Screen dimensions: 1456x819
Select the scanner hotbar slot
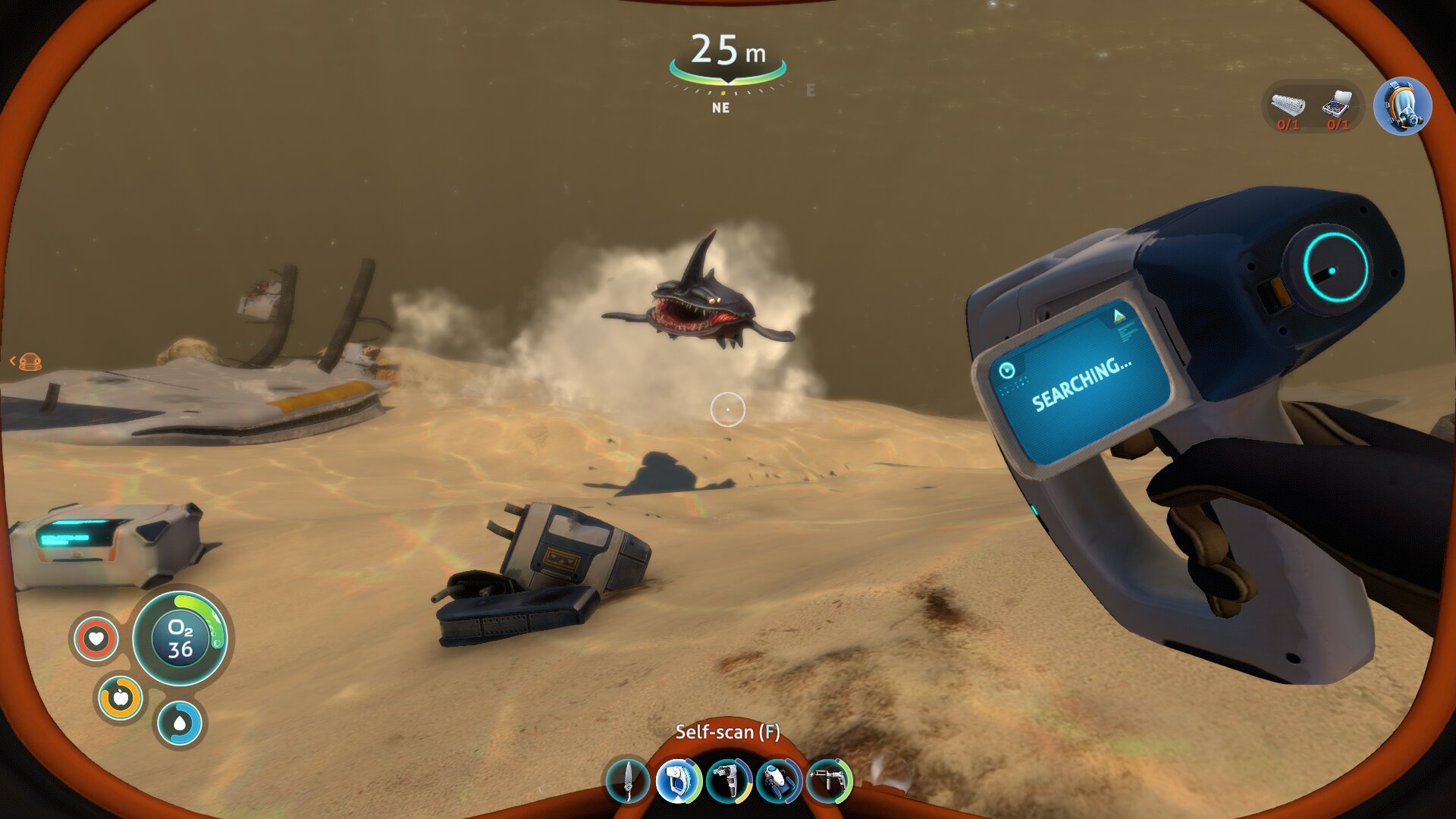(678, 781)
